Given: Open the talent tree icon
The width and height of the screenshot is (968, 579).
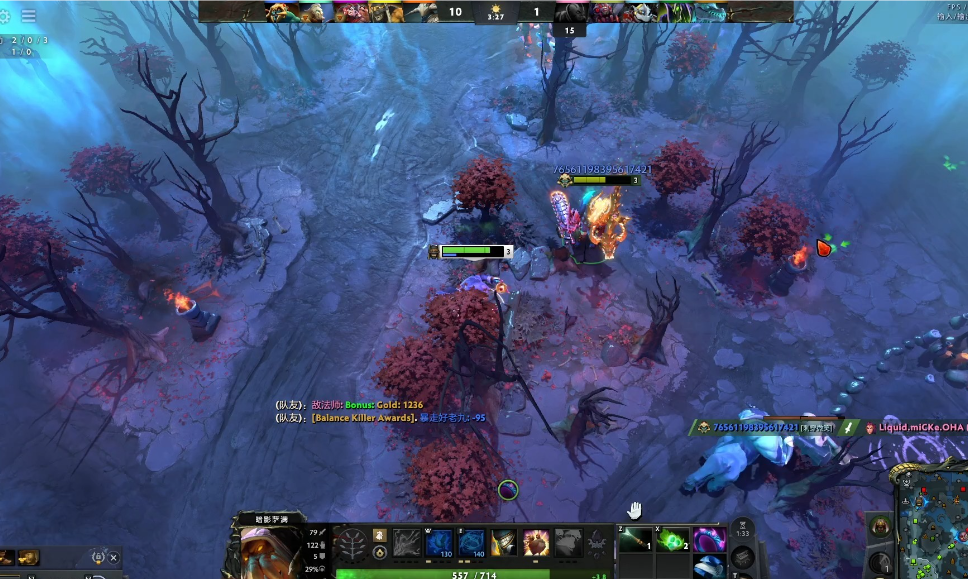Looking at the screenshot, I should point(352,544).
